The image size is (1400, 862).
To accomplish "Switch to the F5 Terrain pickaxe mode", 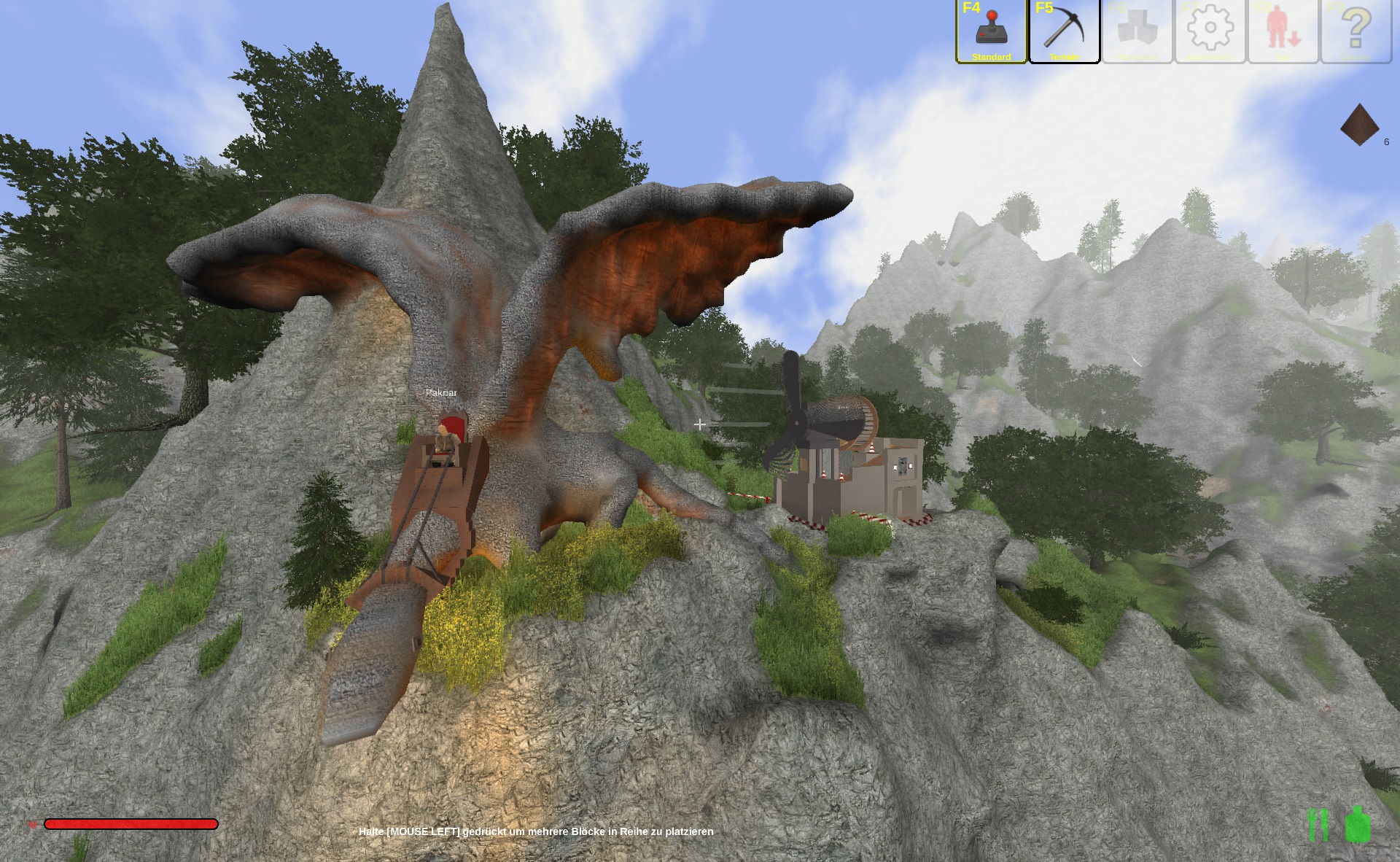I will point(1064,31).
